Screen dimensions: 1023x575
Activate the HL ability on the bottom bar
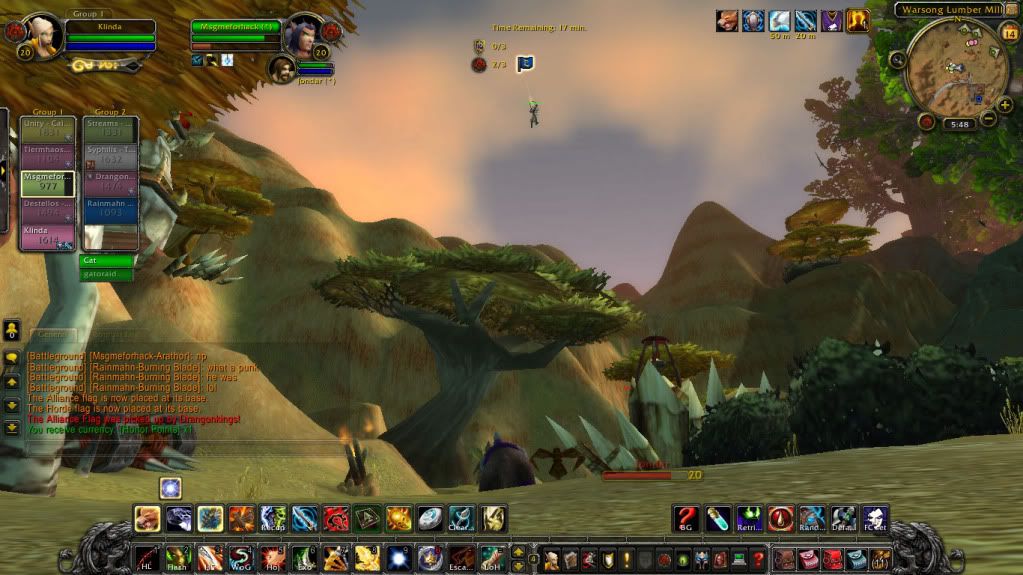[x=147, y=558]
